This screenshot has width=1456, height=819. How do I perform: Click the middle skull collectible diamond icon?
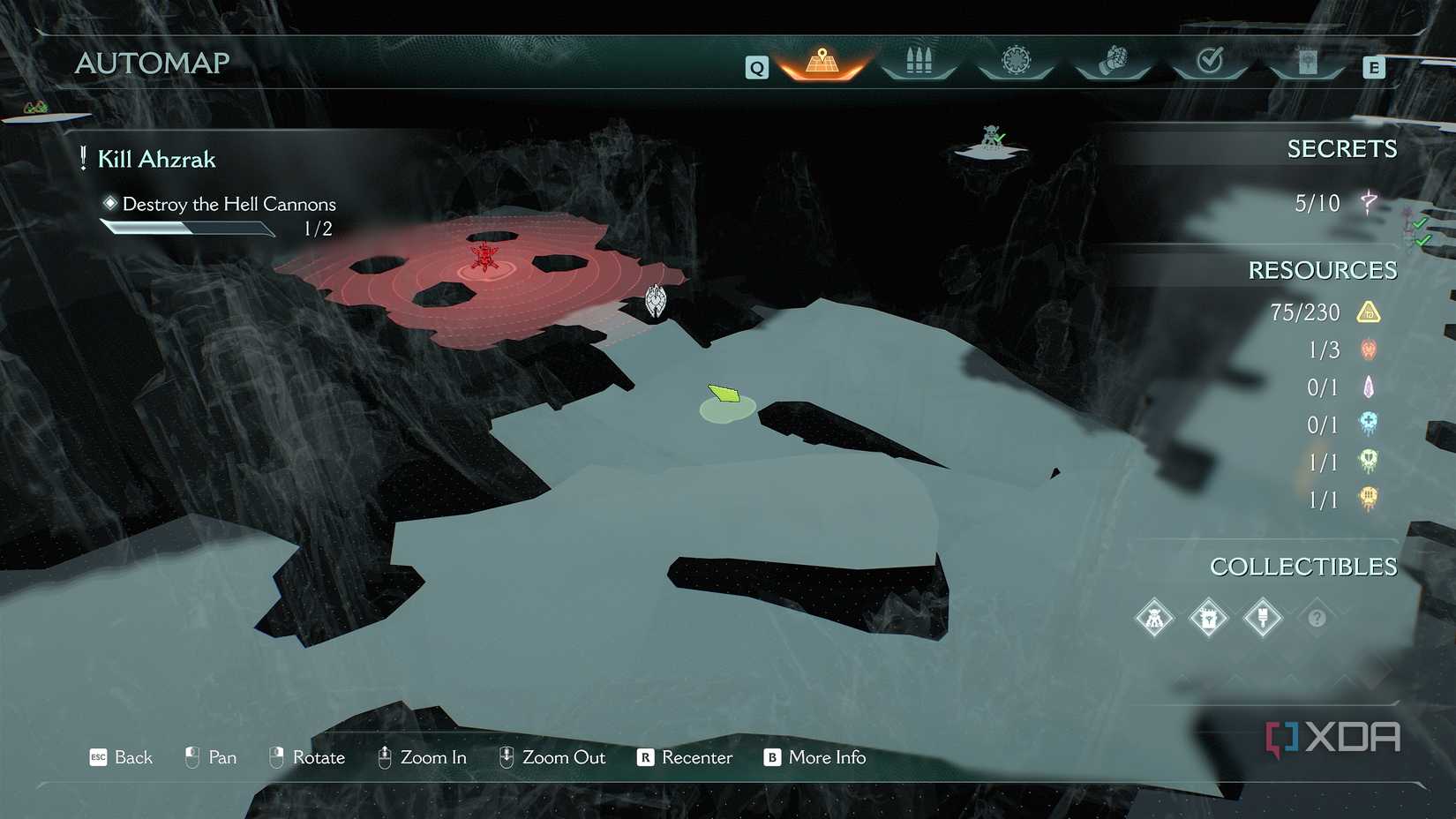(1208, 618)
